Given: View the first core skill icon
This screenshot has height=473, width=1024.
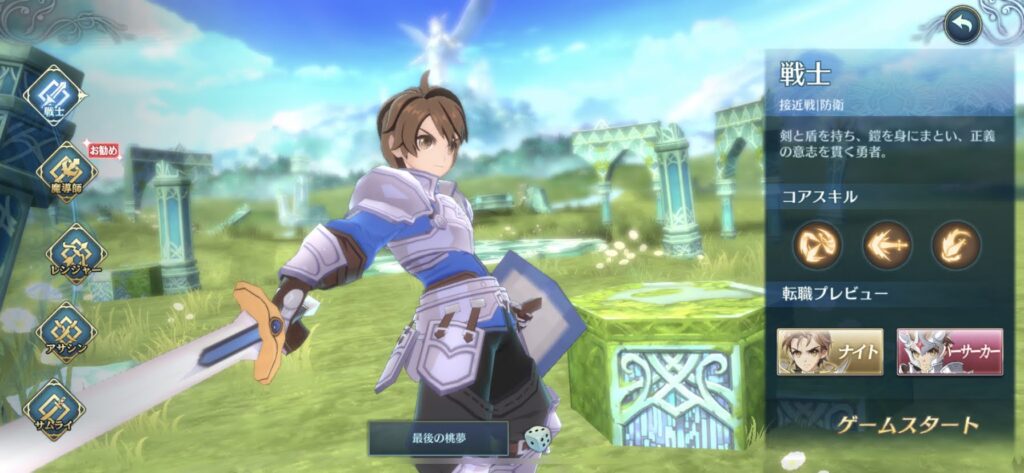Looking at the screenshot, I should (818, 245).
